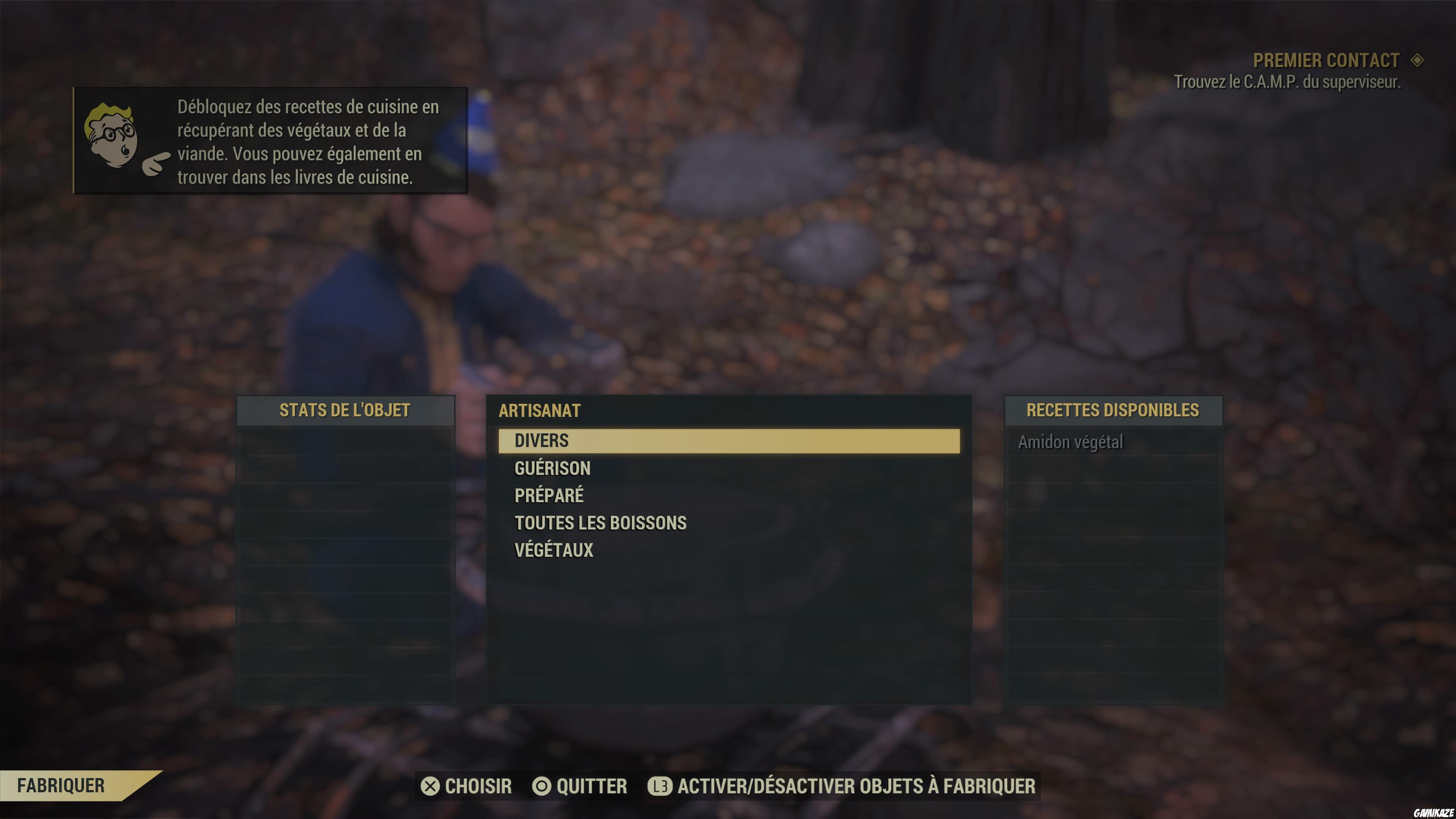Click the L3 stick icon at bottom
The image size is (1456, 819).
[x=661, y=786]
